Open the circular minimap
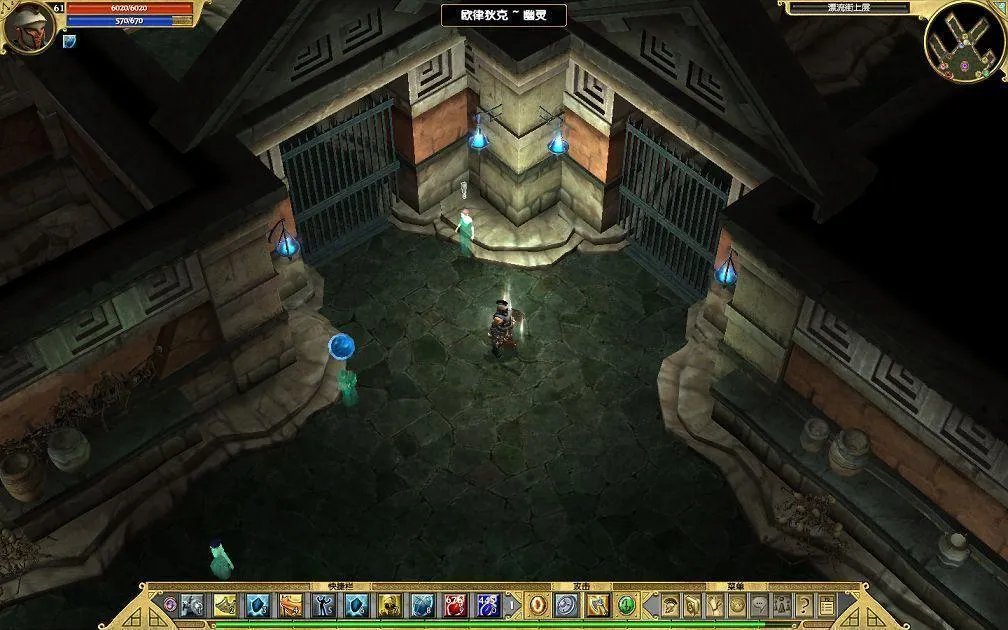 coord(963,41)
